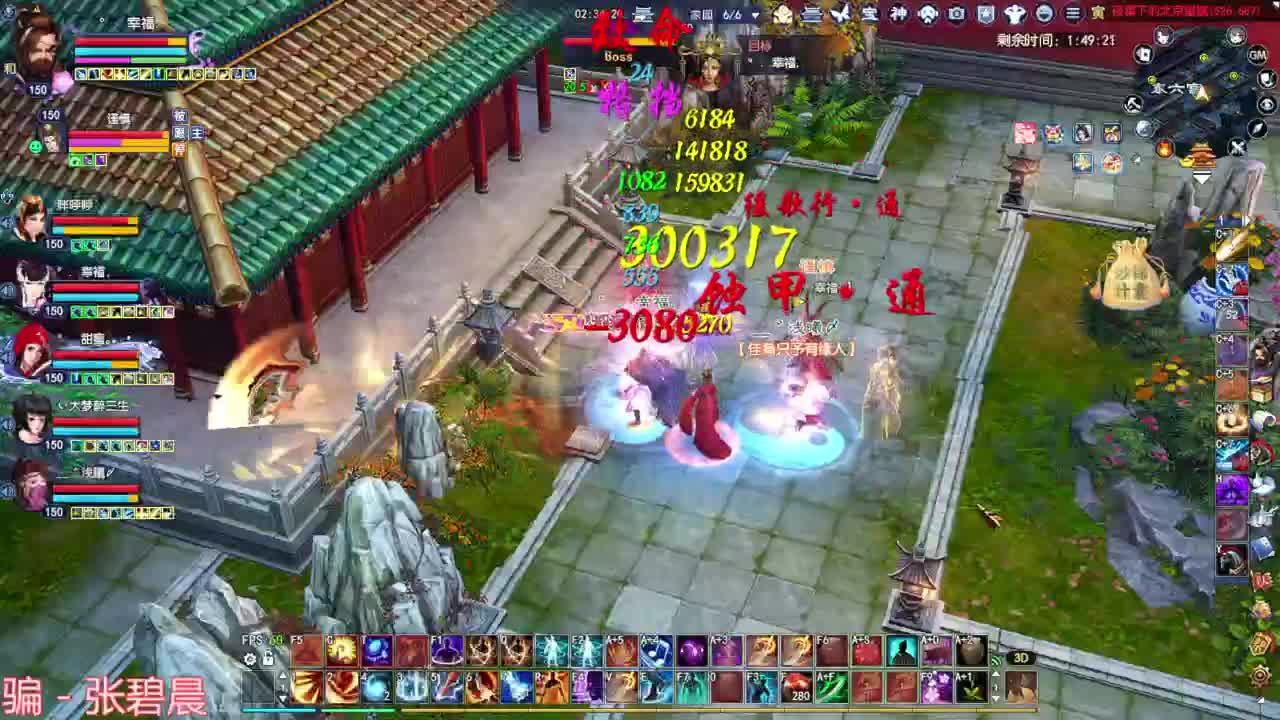
Task: Toggle the 3D button beside the skill bar
Action: [1022, 659]
